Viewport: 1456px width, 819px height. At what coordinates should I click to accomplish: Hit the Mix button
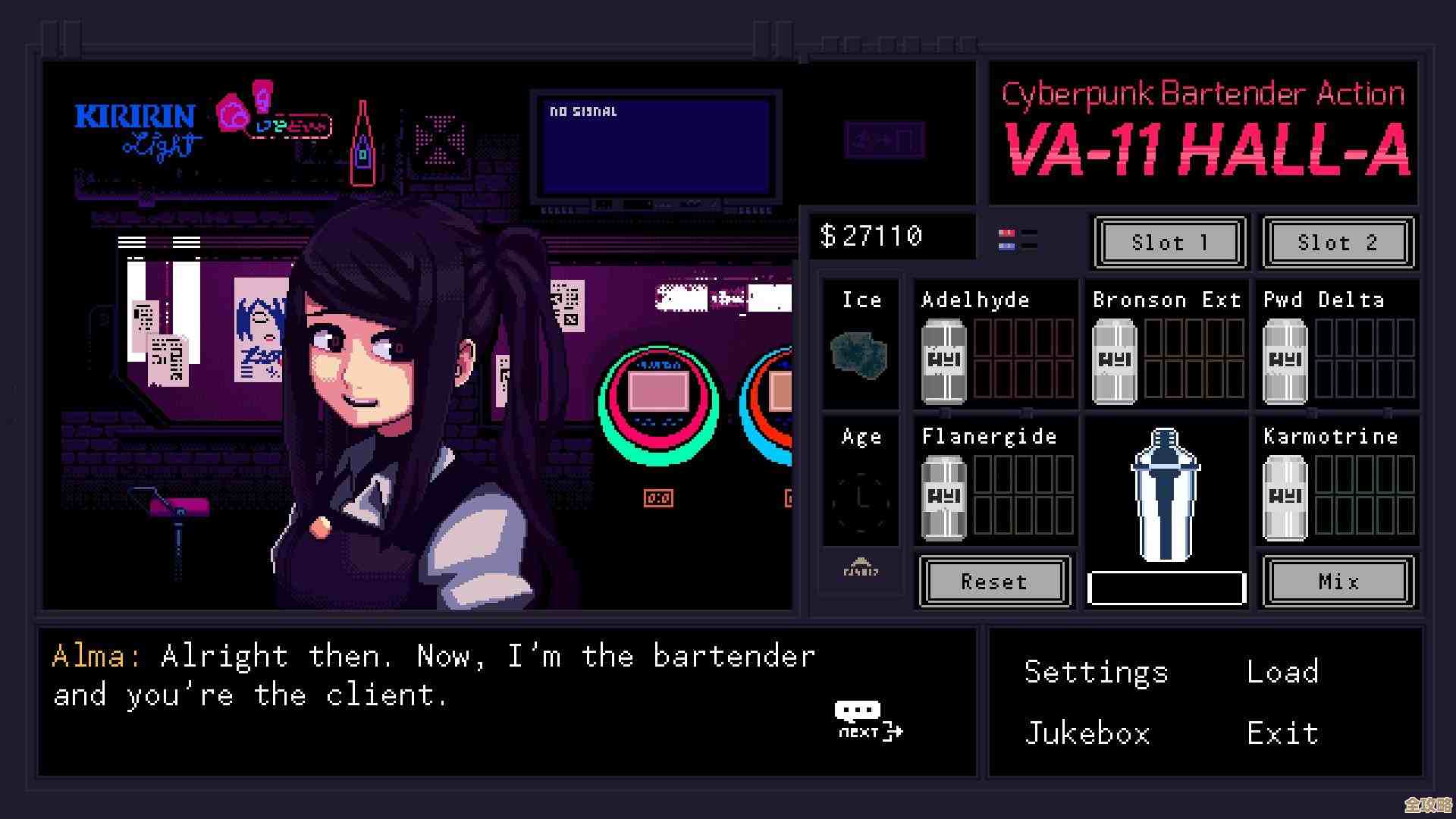(x=1338, y=582)
